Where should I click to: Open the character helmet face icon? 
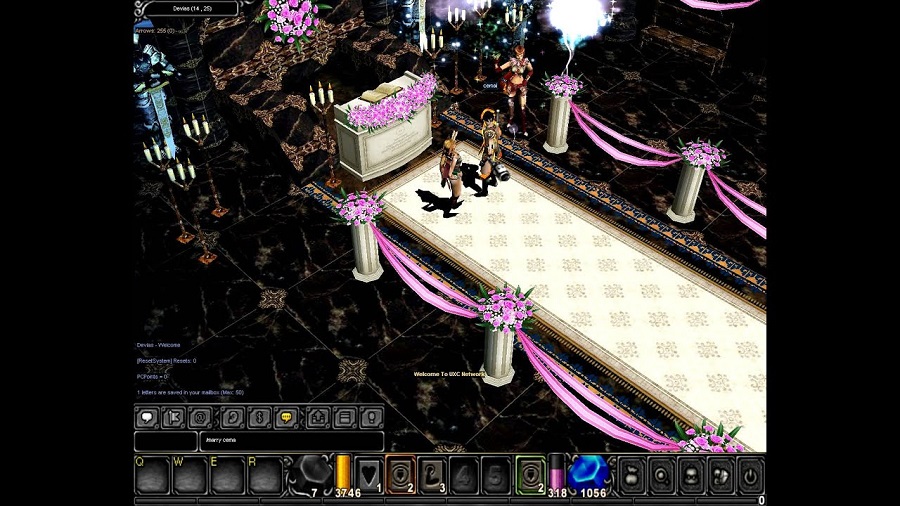click(x=691, y=474)
